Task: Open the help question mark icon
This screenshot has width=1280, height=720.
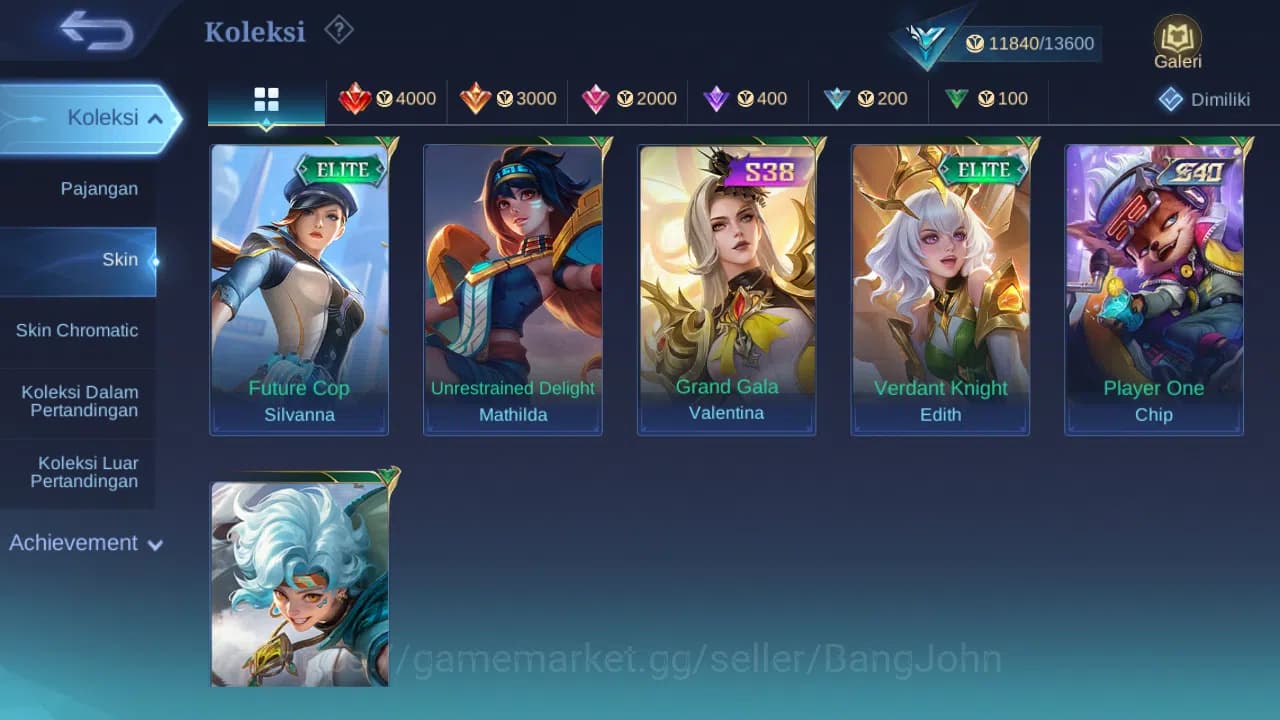Action: tap(338, 30)
